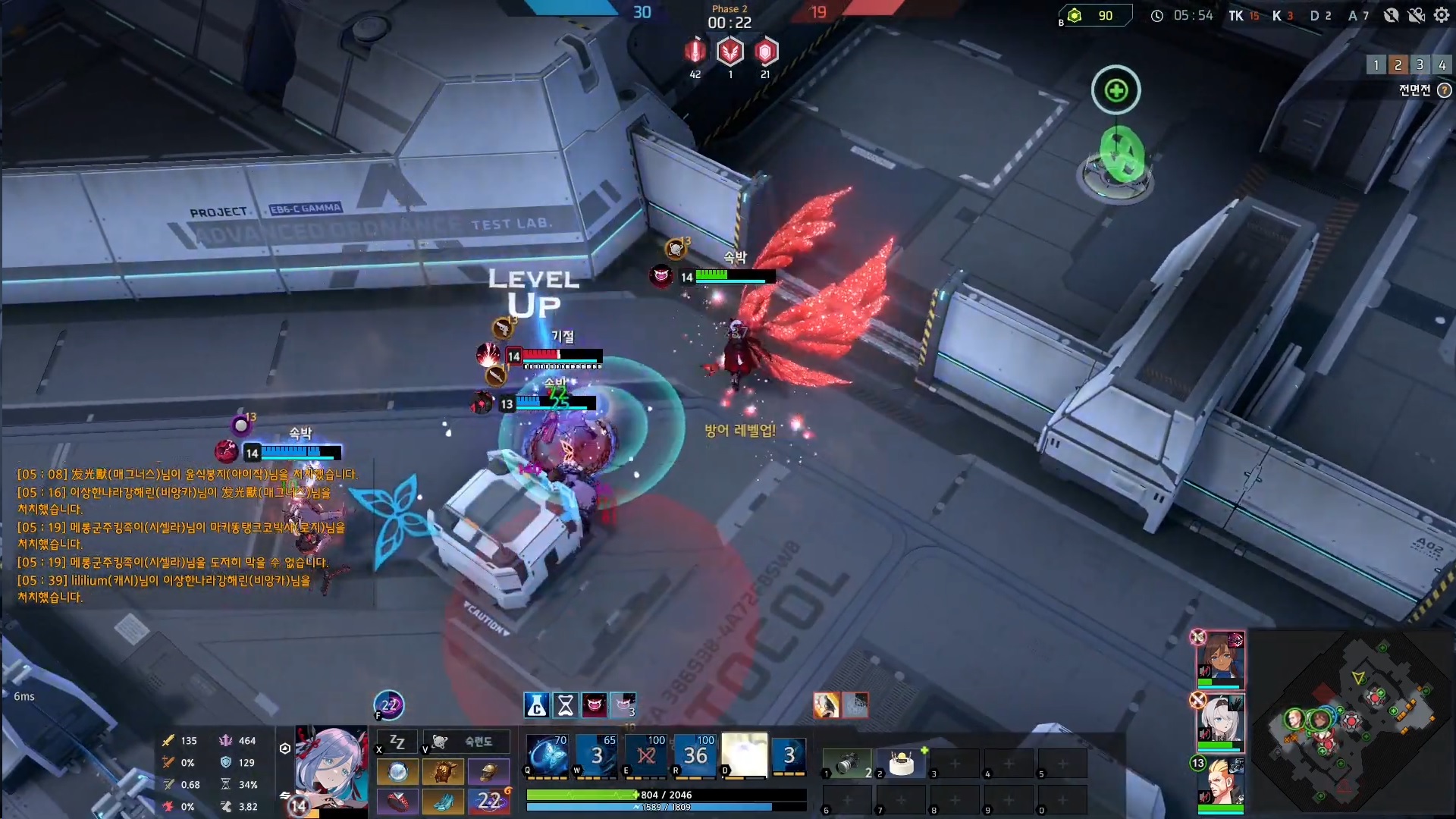Open the 숙련도 mastery panel
Viewport: 1456px width, 819px height.
point(467,742)
